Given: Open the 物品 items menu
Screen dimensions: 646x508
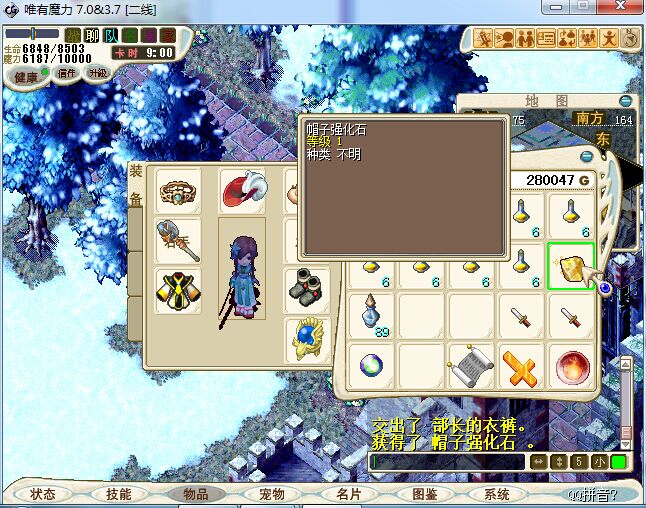Looking at the screenshot, I should (195, 493).
